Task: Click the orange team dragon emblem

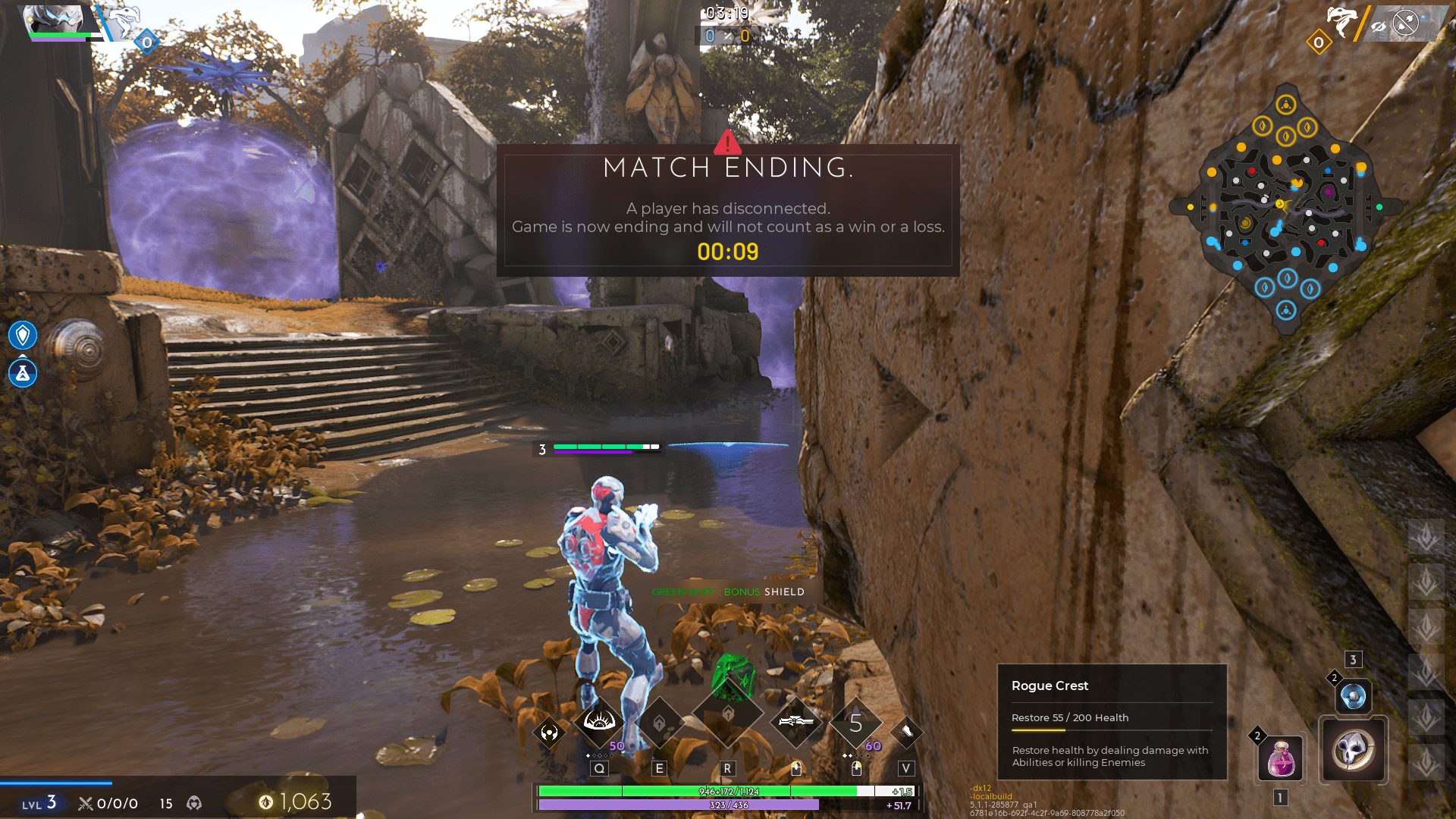Action: pyautogui.click(x=1341, y=20)
